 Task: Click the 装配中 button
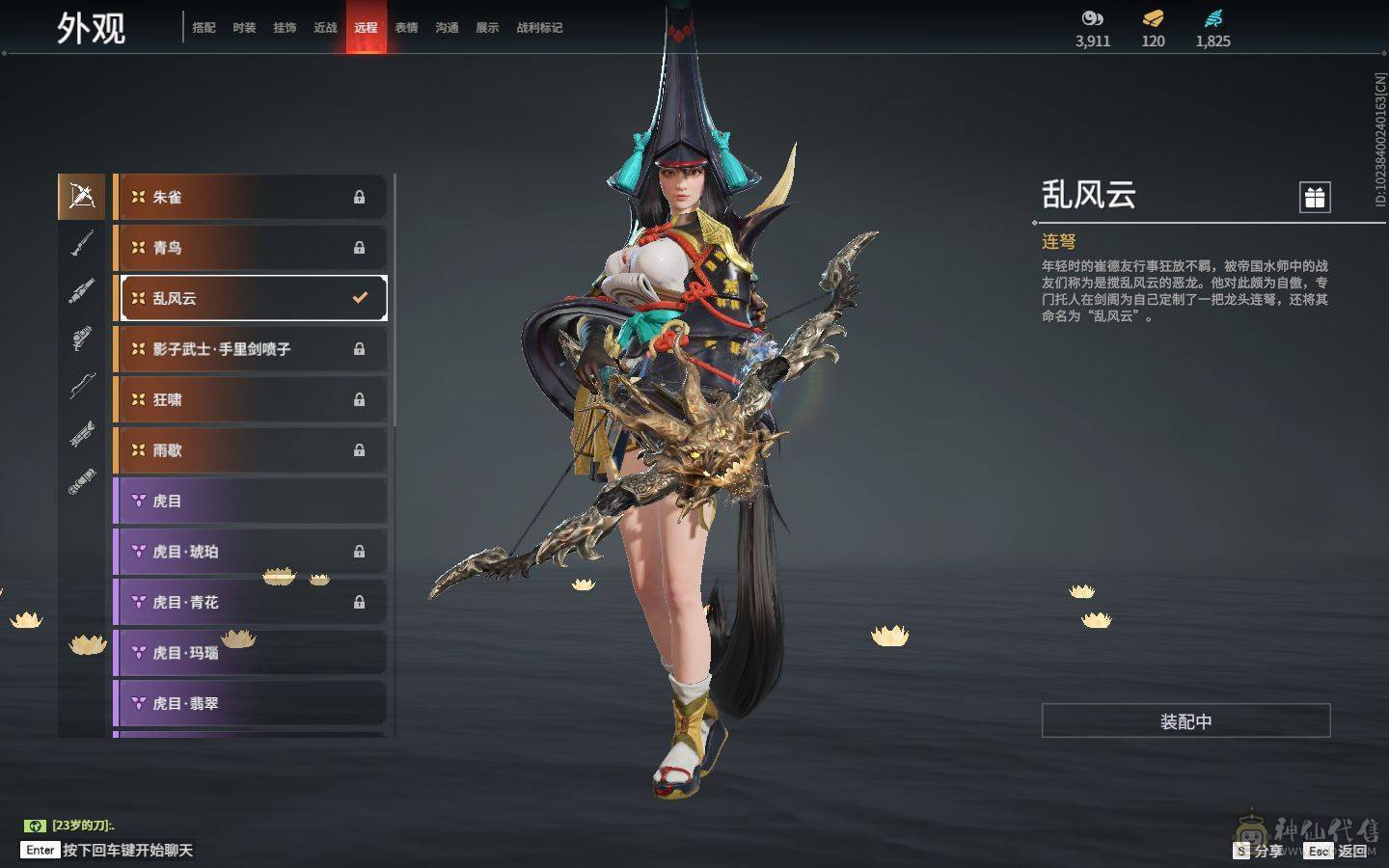click(1185, 721)
